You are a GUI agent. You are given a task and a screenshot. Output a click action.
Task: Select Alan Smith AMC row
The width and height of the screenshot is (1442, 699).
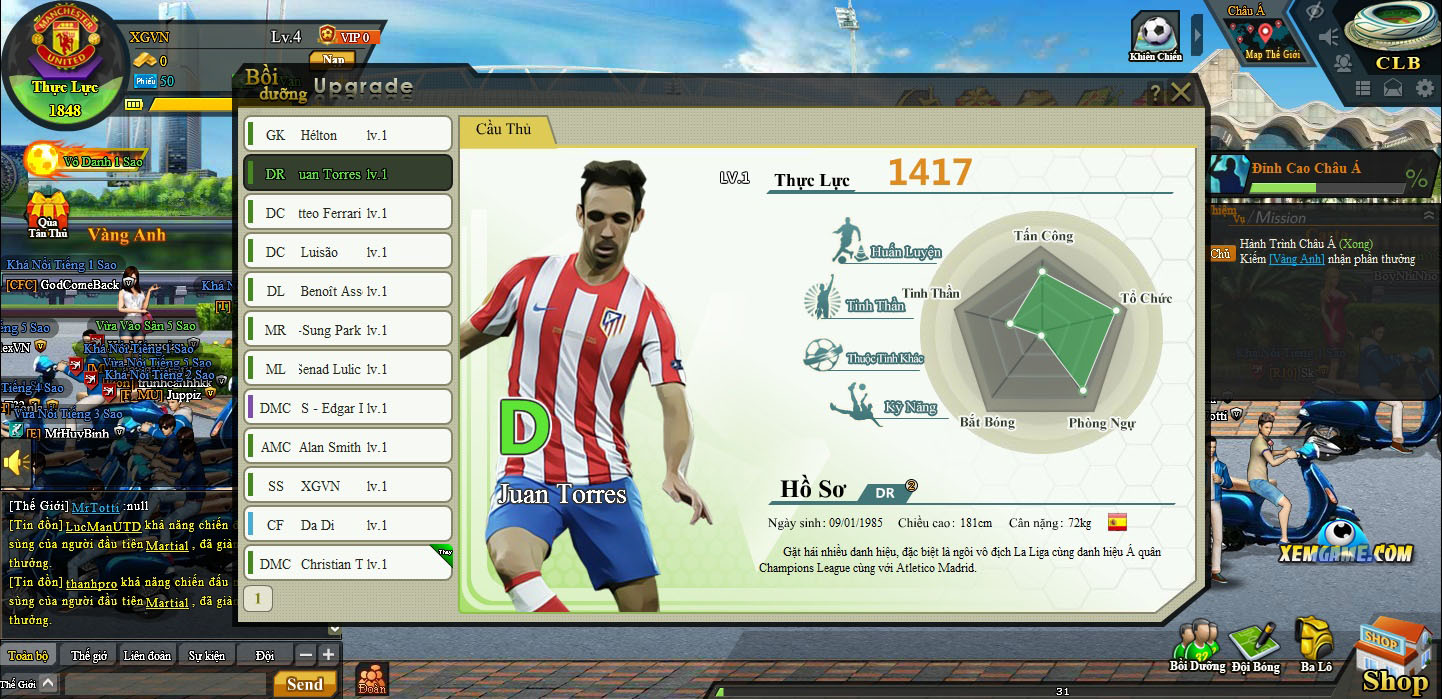click(348, 447)
